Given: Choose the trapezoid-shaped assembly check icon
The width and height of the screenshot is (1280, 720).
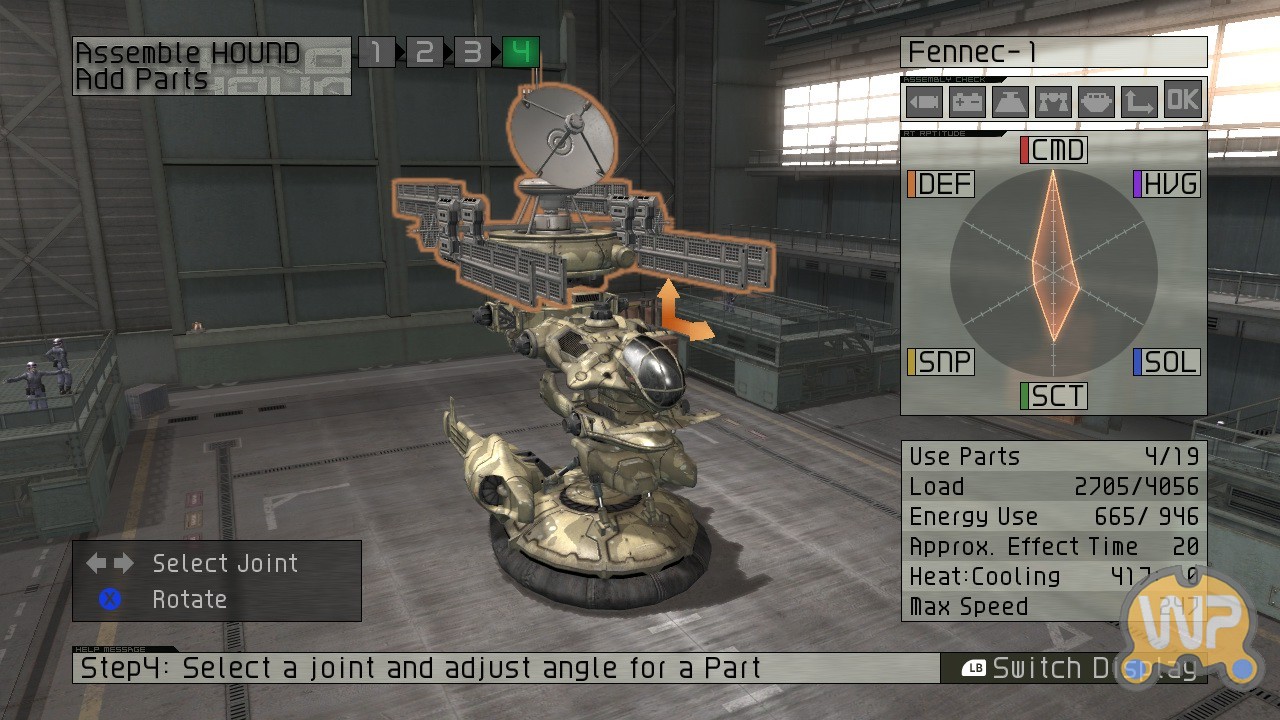Looking at the screenshot, I should click(1010, 101).
